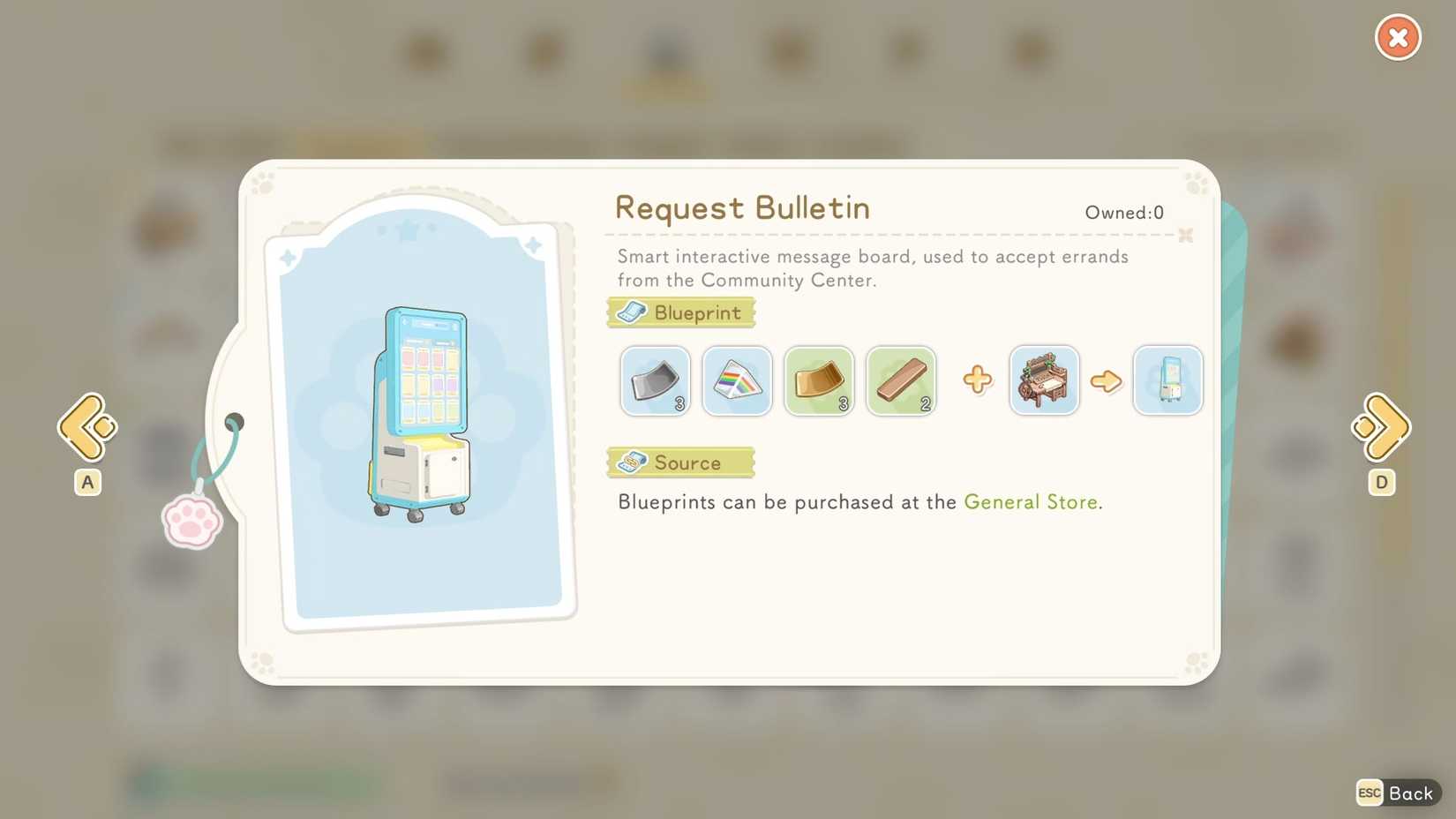Image resolution: width=1456 pixels, height=819 pixels.
Task: Select the Request Bulletin result item icon
Action: pos(1167,380)
